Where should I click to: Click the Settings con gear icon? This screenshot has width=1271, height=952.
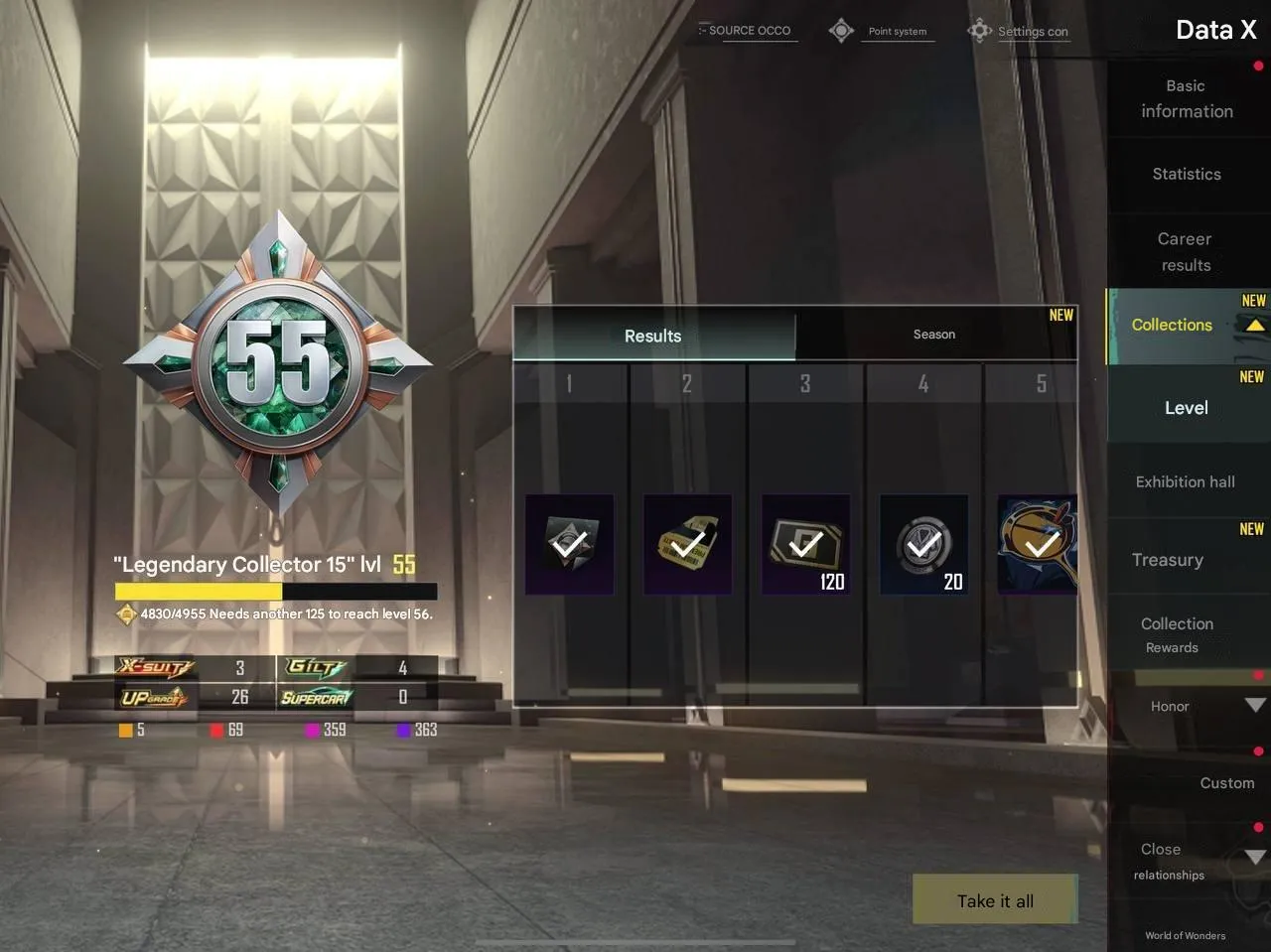pyautogui.click(x=979, y=30)
